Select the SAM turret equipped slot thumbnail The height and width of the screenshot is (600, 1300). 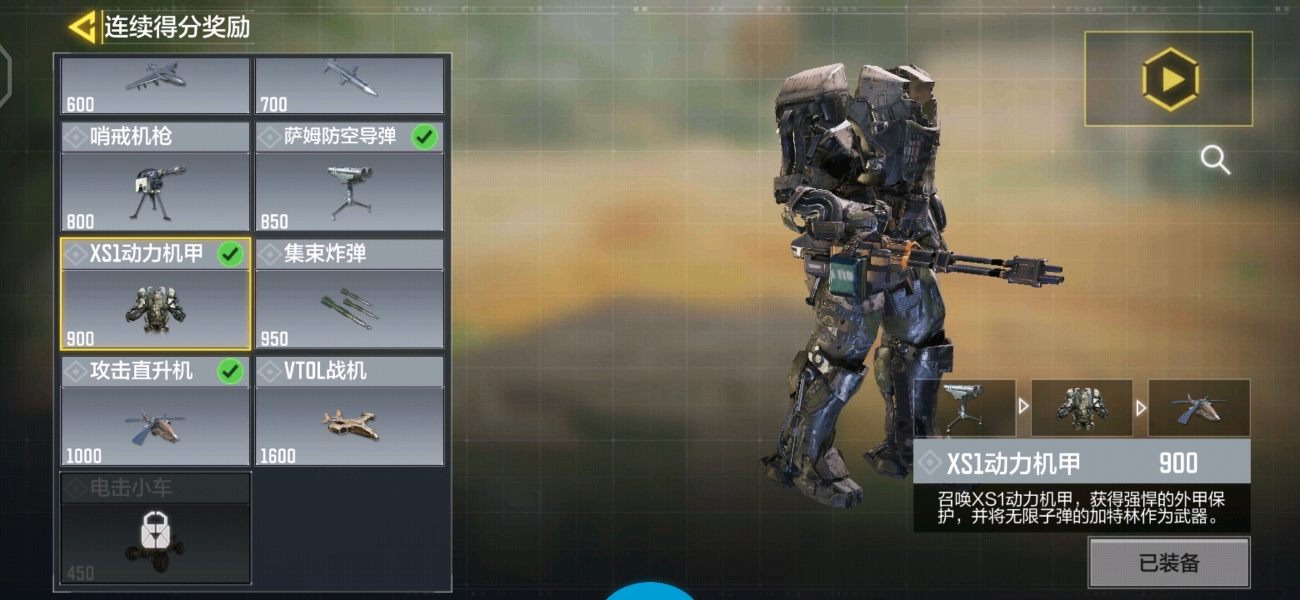point(964,408)
